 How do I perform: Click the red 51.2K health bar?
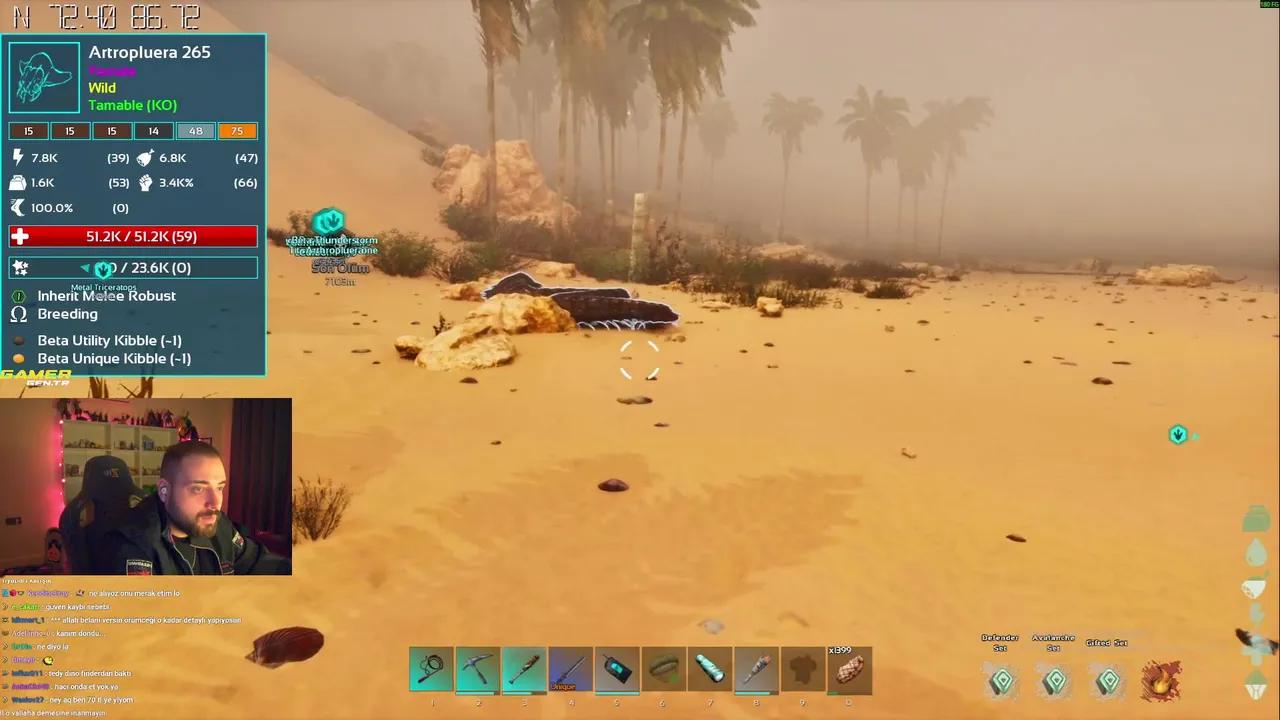(x=133, y=236)
